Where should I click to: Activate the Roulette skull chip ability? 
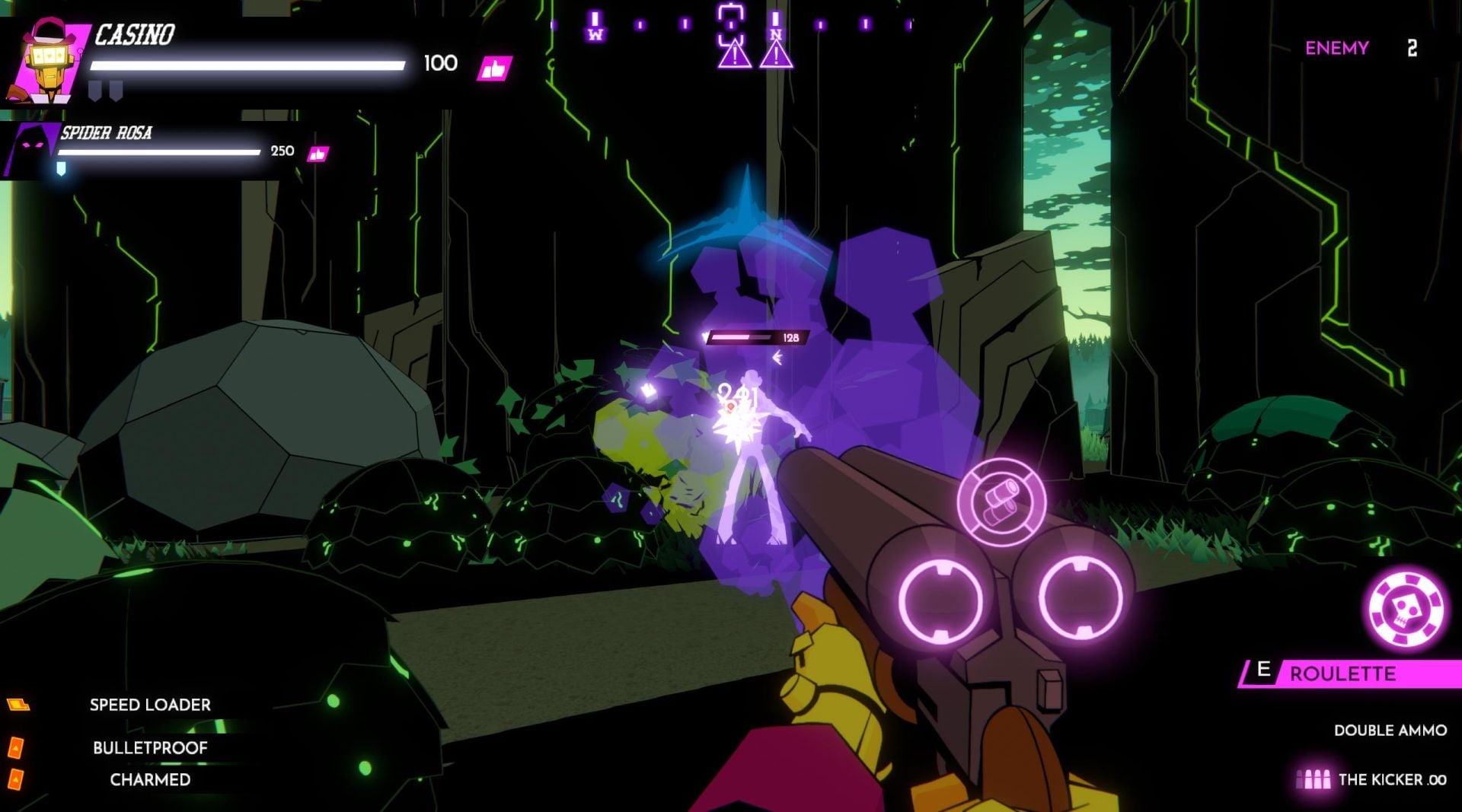pyautogui.click(x=1406, y=610)
